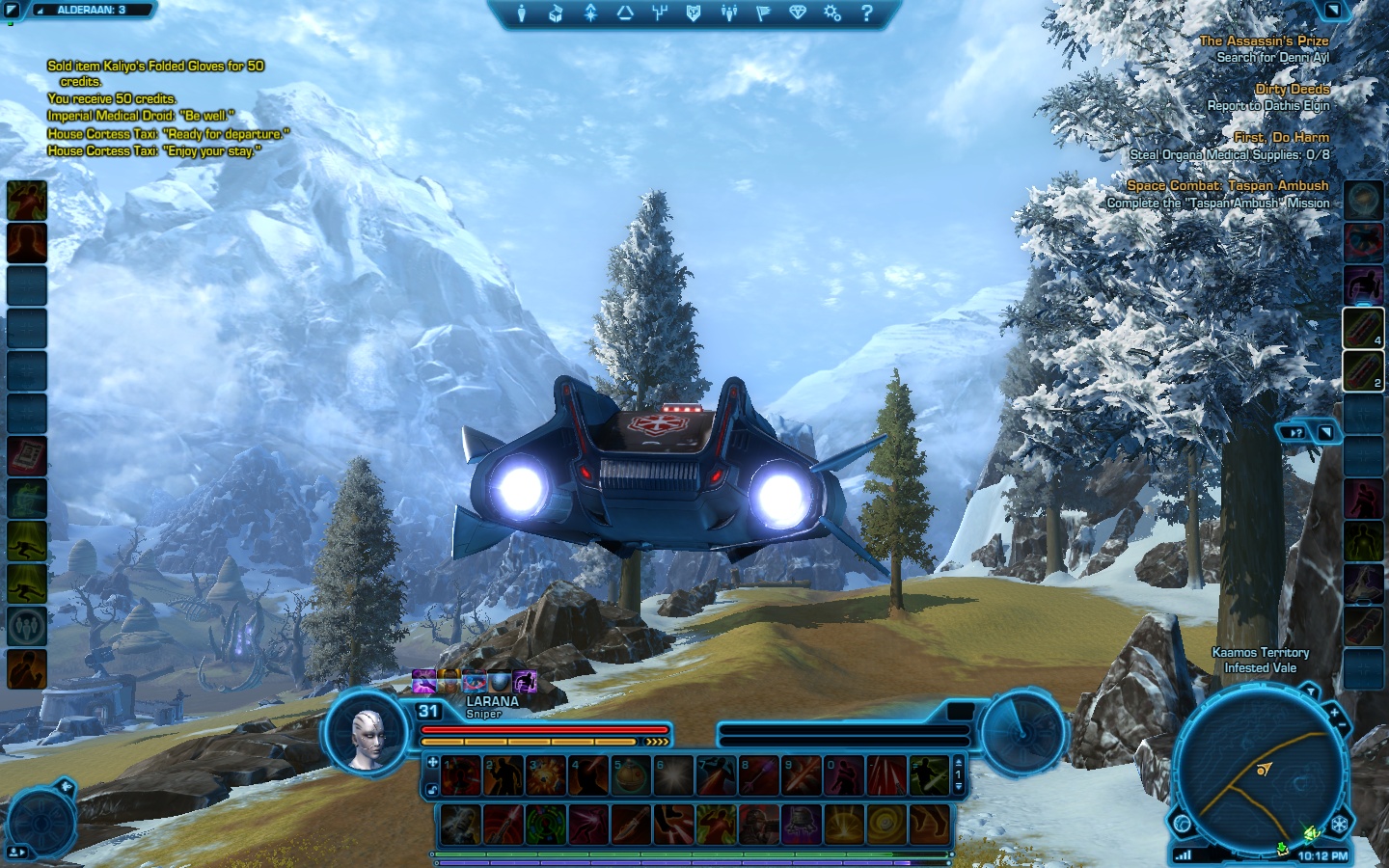Select the First, Do Harm quest entry
This screenshot has width=1389, height=868.
click(1281, 137)
